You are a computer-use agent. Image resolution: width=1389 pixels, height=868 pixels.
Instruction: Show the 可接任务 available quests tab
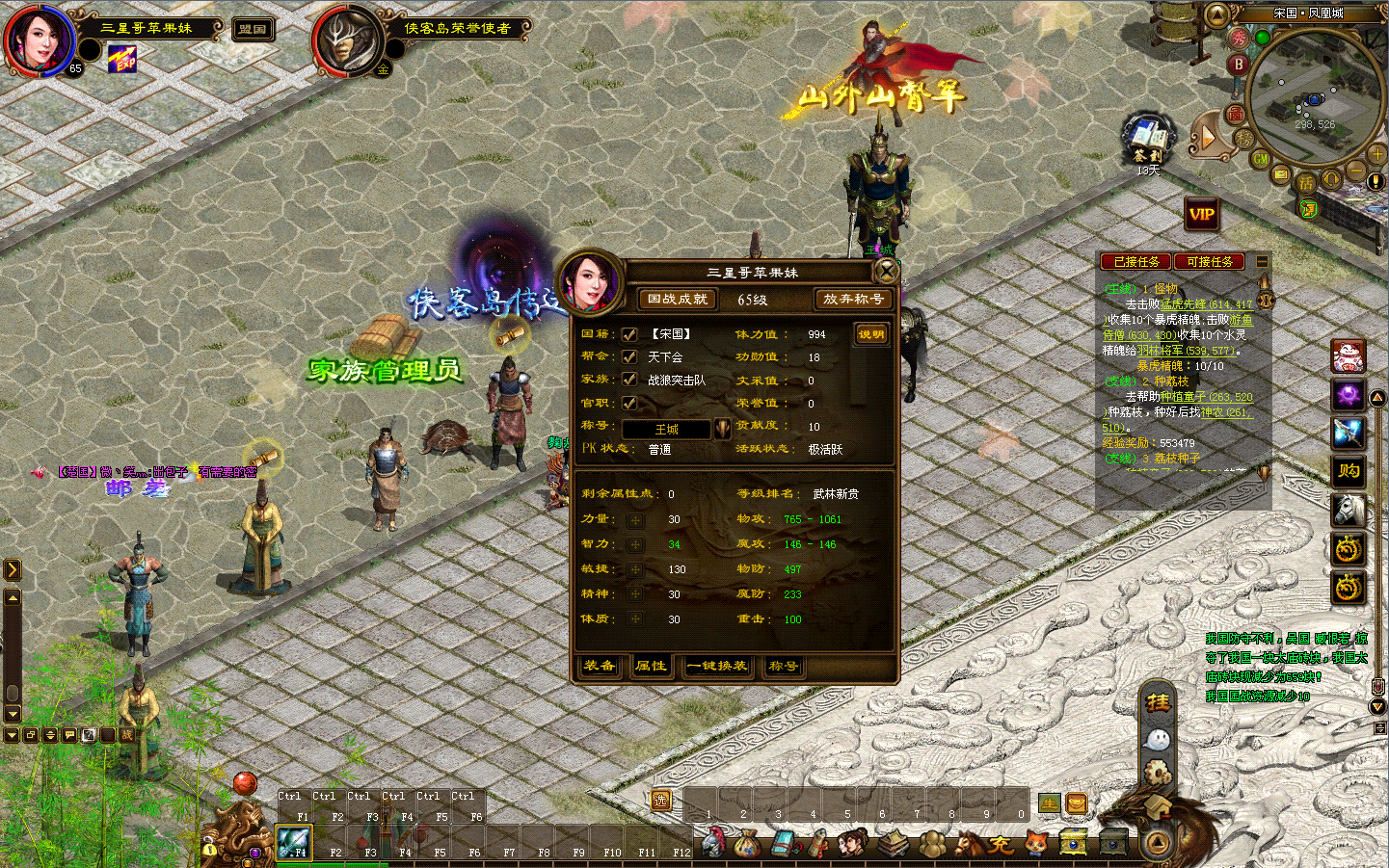click(1209, 262)
